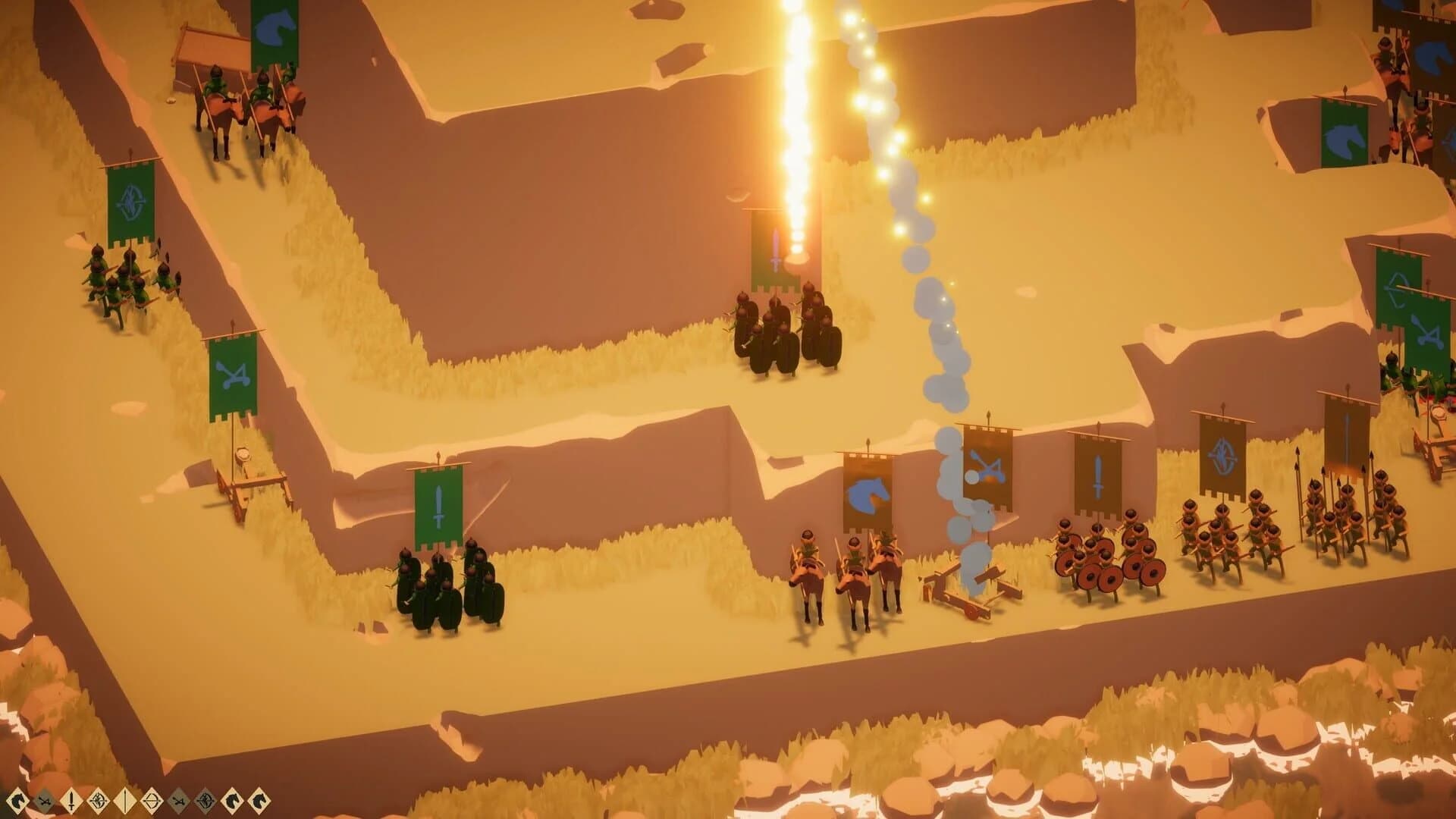The width and height of the screenshot is (1456, 819).
Task: Toggle the darkened horse archer diamond icon
Action: (204, 800)
